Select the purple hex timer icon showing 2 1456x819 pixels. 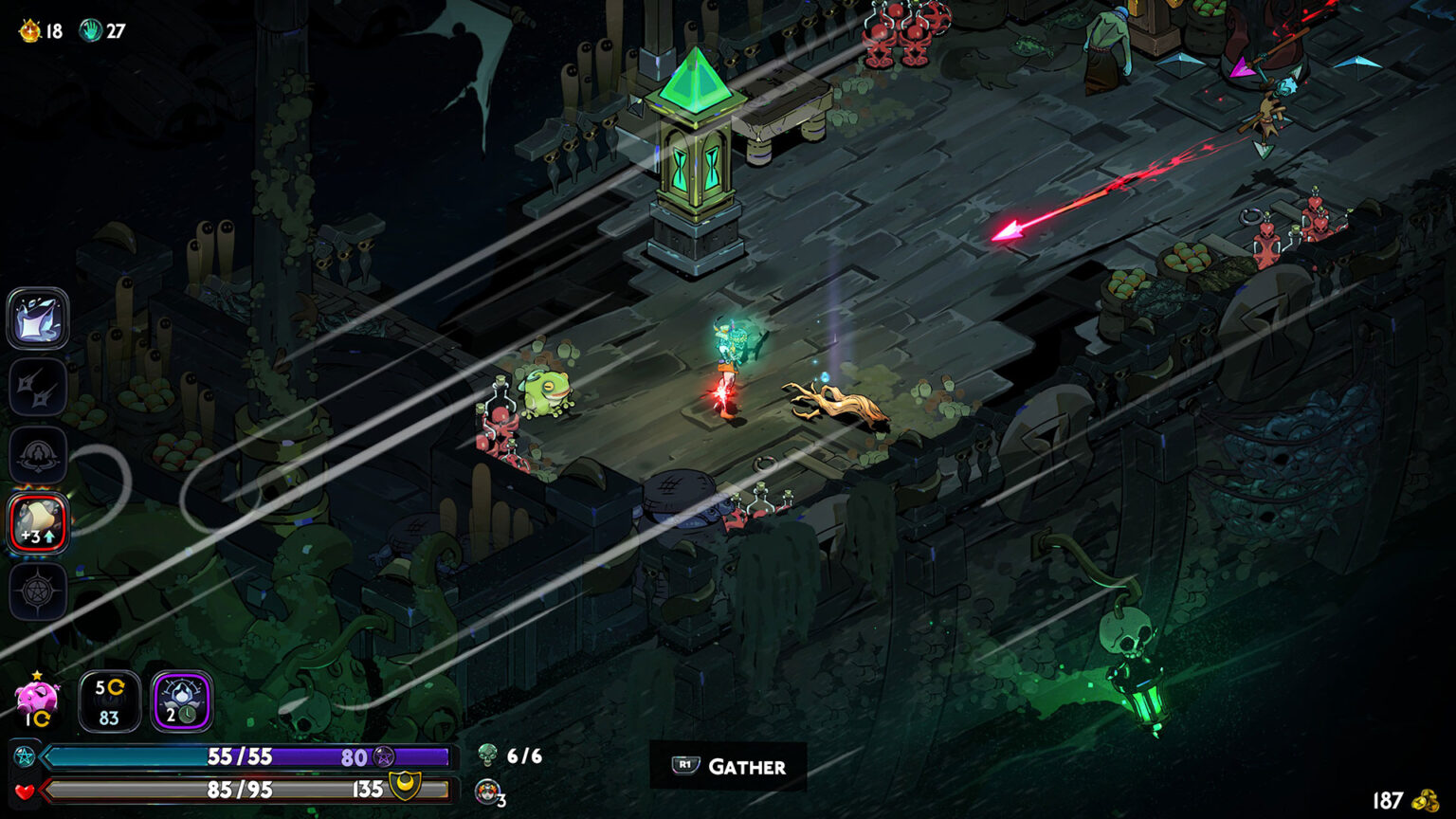click(178, 700)
